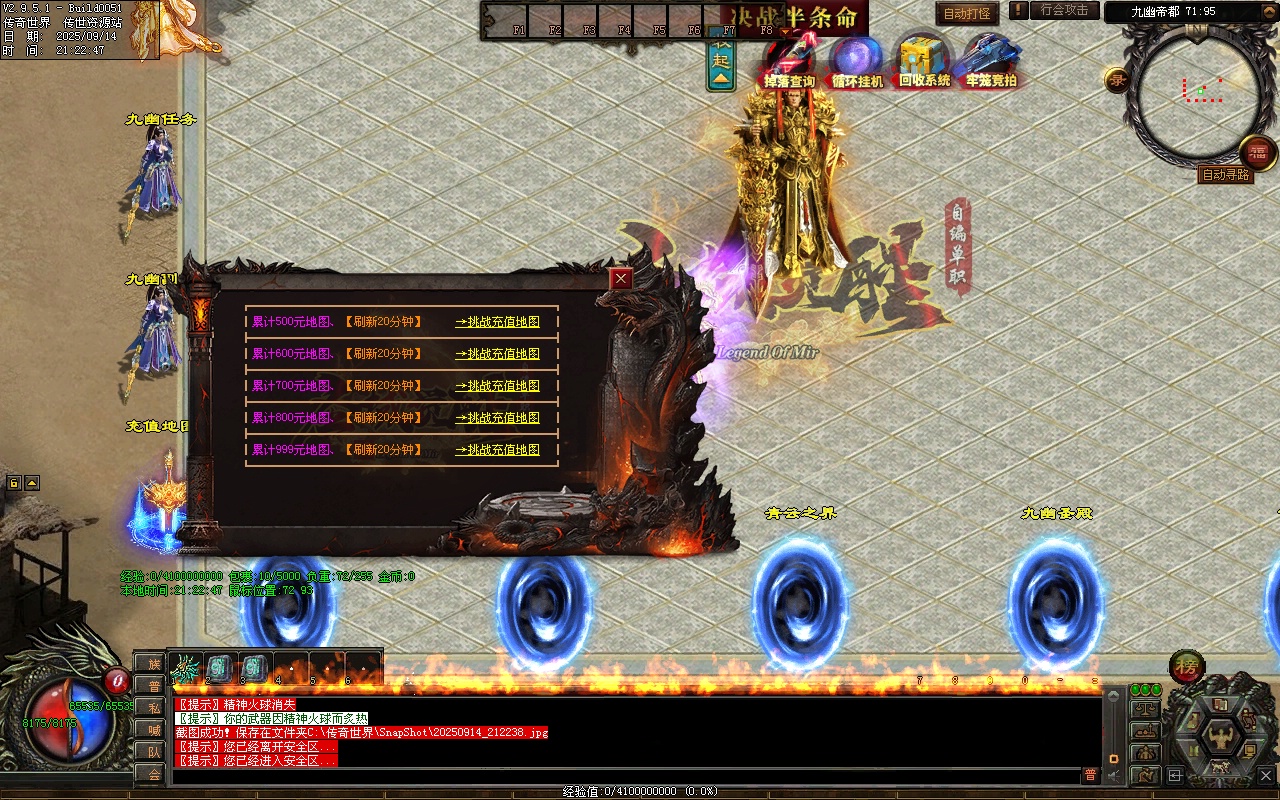Open the 回收系统 recycling chest

point(924,60)
